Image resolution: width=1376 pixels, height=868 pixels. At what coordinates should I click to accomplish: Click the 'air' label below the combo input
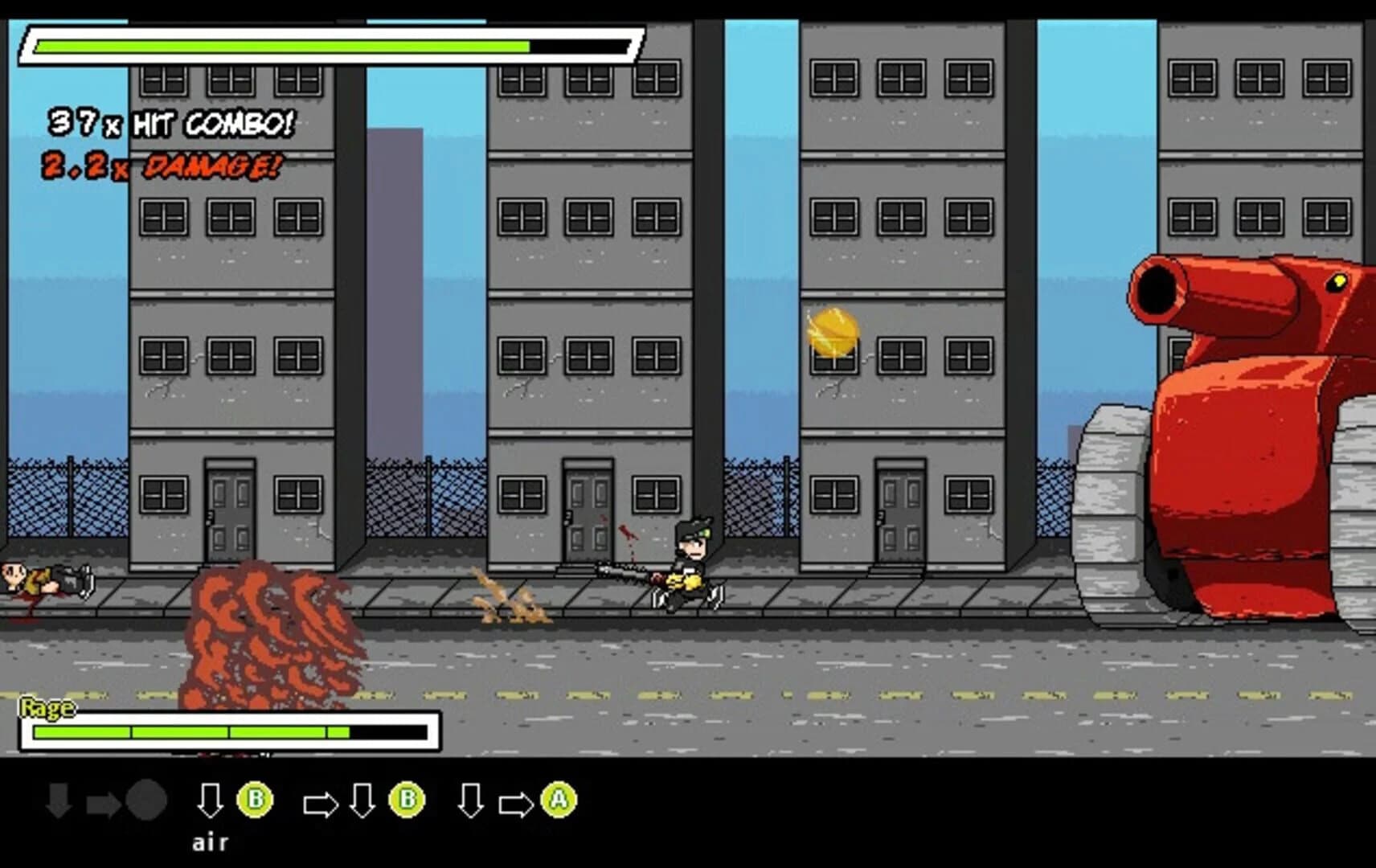[x=209, y=842]
